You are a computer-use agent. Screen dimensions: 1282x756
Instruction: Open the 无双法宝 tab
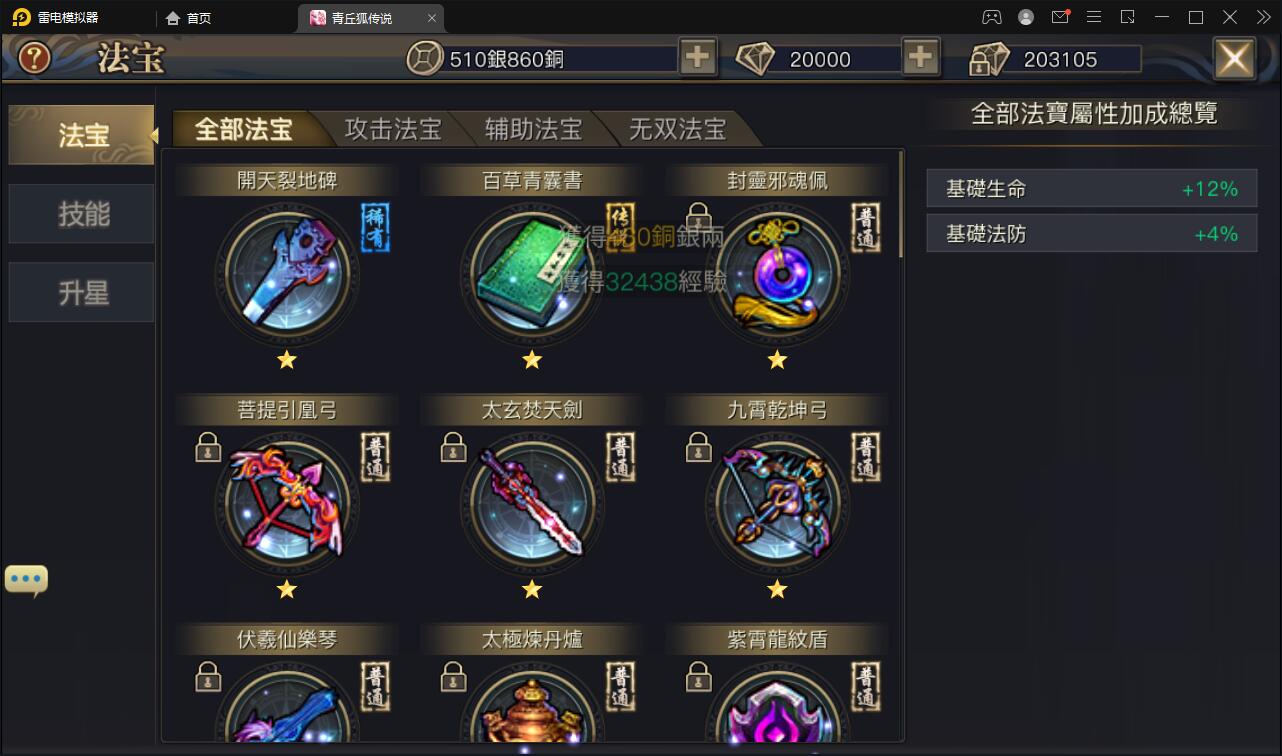[678, 128]
